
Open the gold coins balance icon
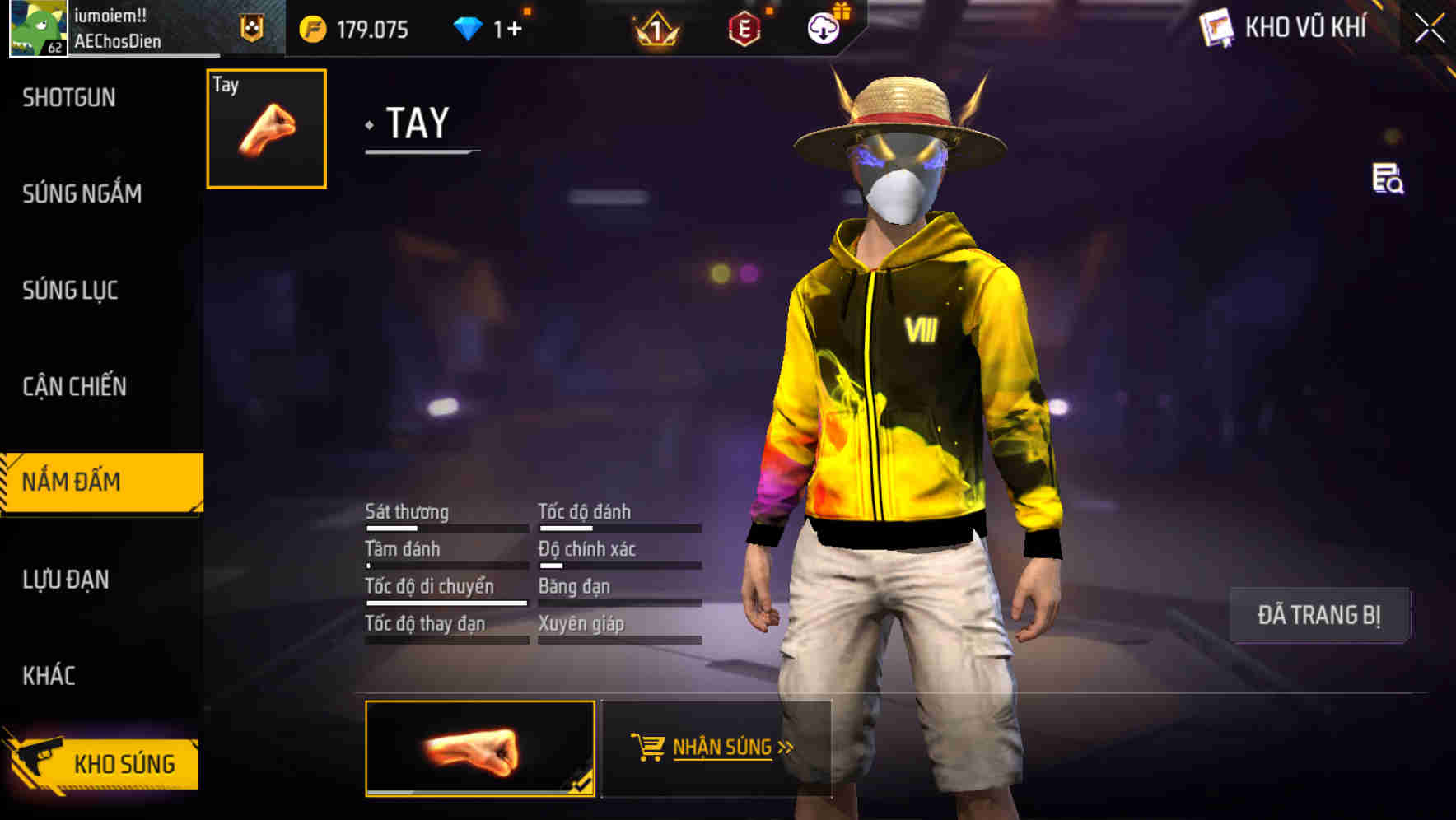pos(311,29)
